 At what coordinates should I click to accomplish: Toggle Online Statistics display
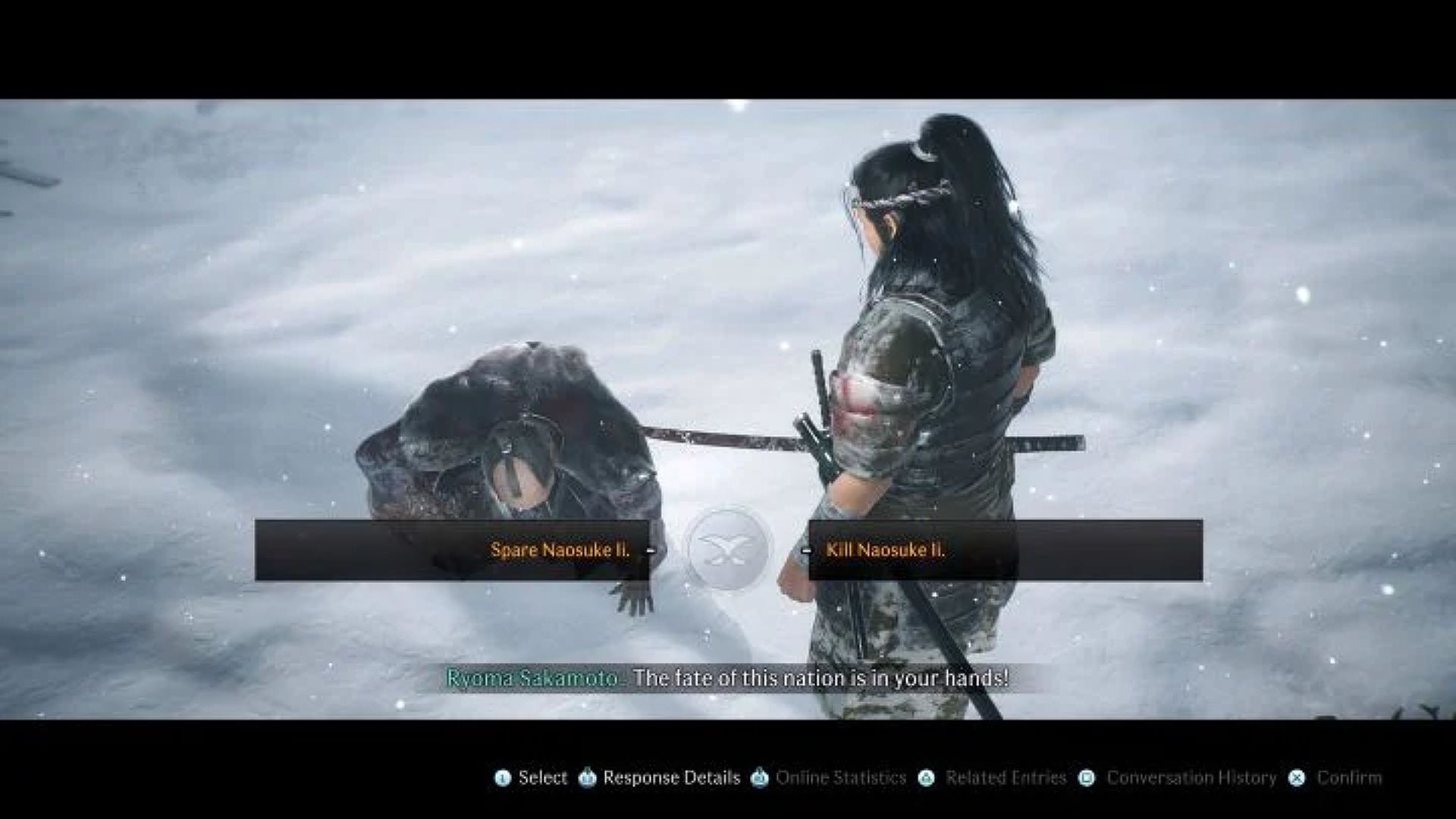841,777
